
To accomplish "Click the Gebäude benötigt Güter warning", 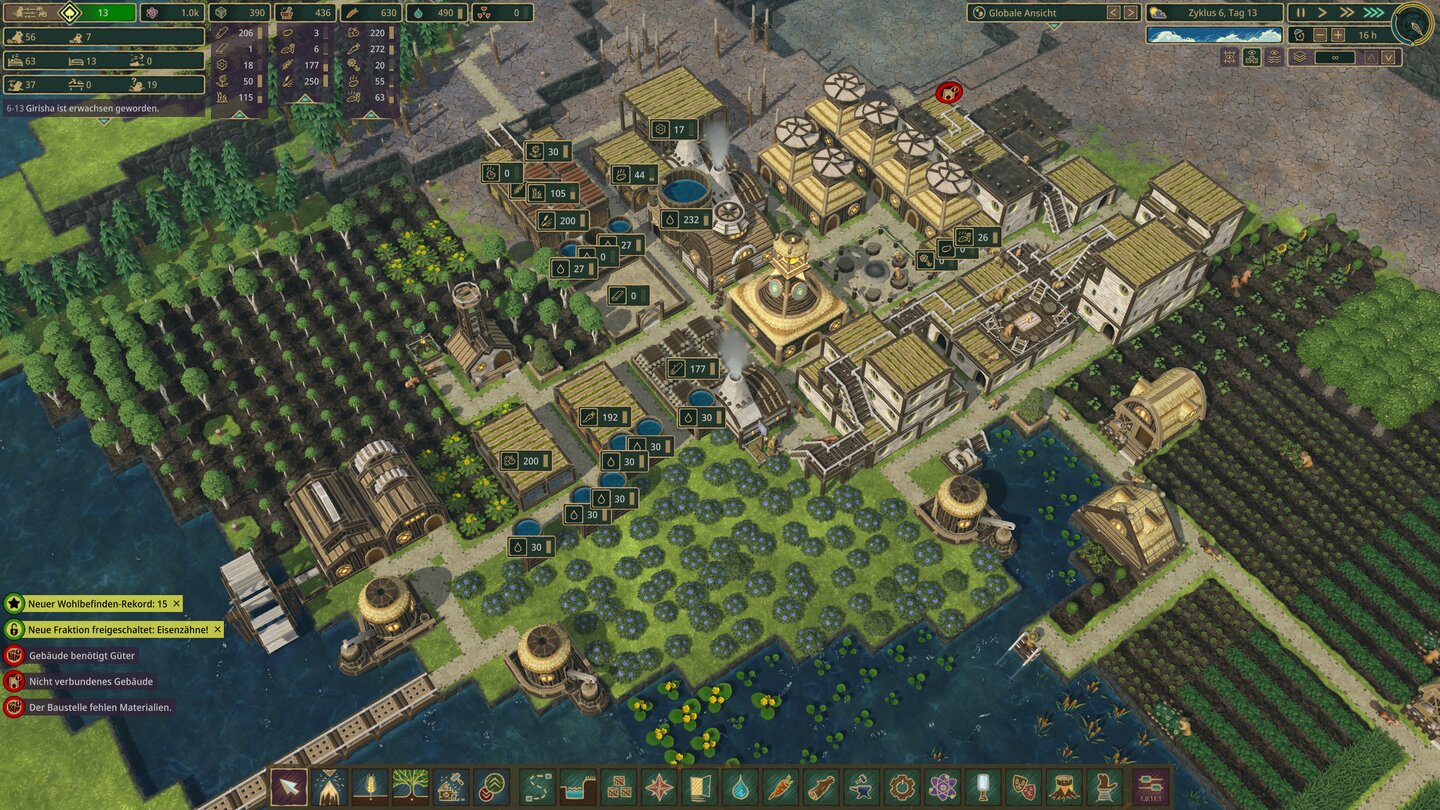I will pos(80,658).
